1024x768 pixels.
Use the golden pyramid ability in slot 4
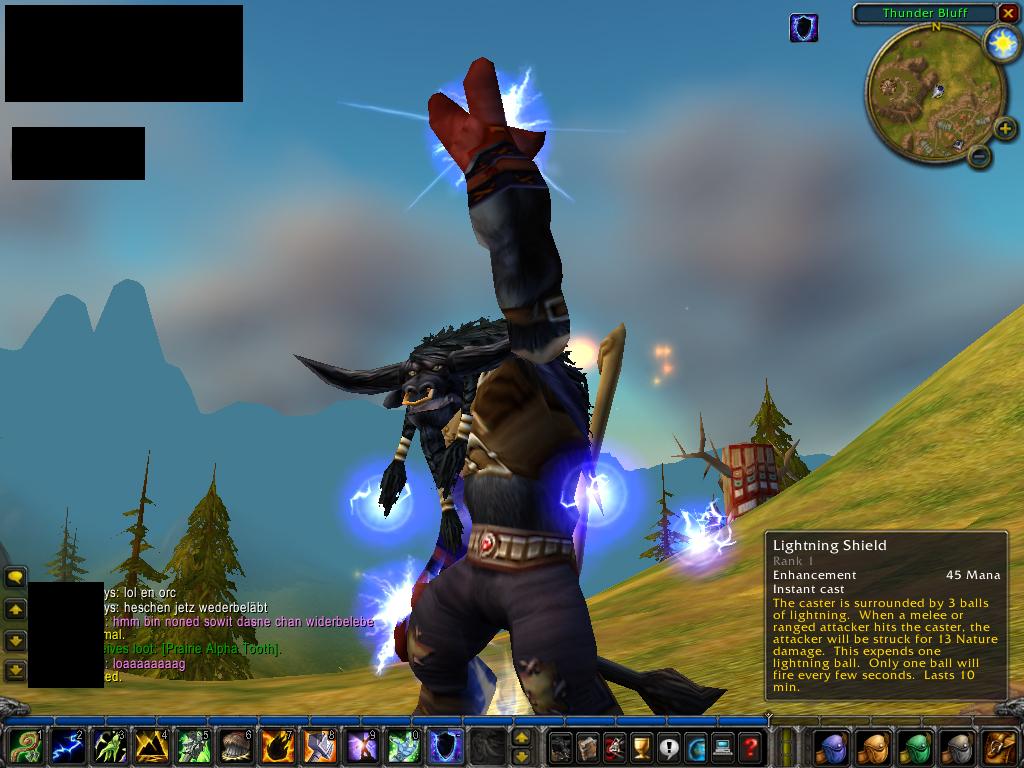click(151, 746)
